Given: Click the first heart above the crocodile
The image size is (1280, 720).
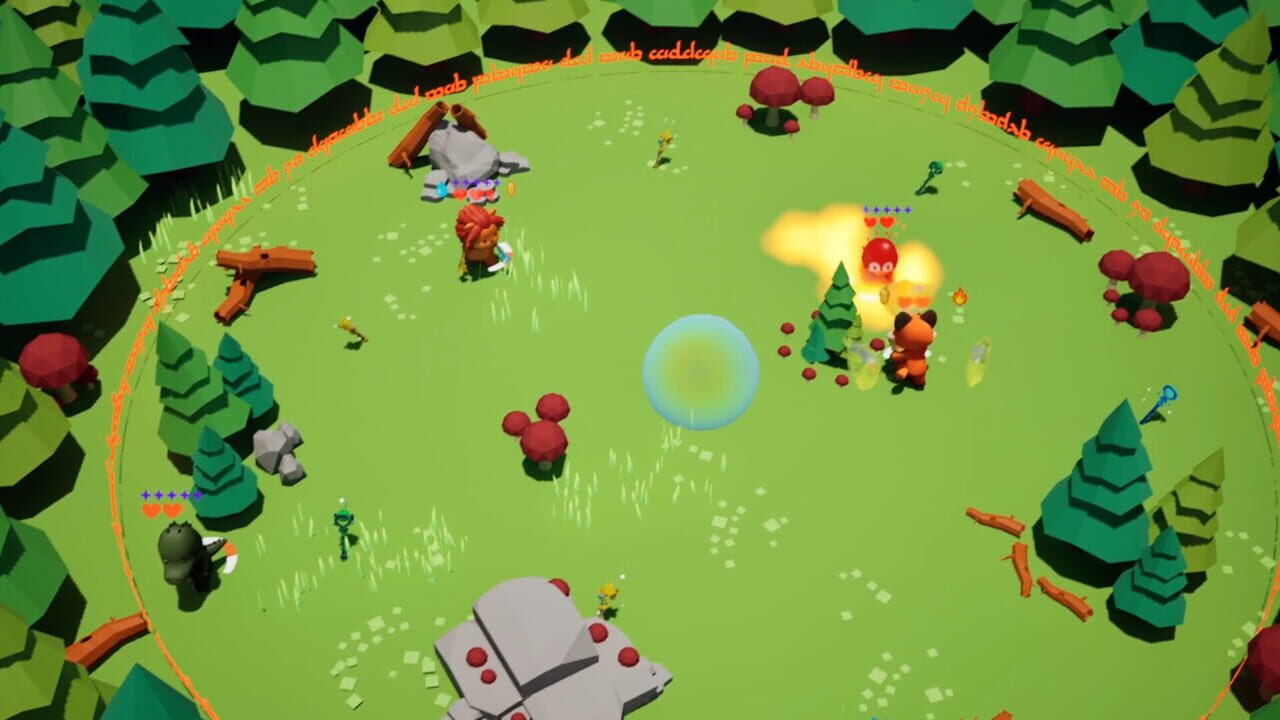Looking at the screenshot, I should [x=151, y=511].
